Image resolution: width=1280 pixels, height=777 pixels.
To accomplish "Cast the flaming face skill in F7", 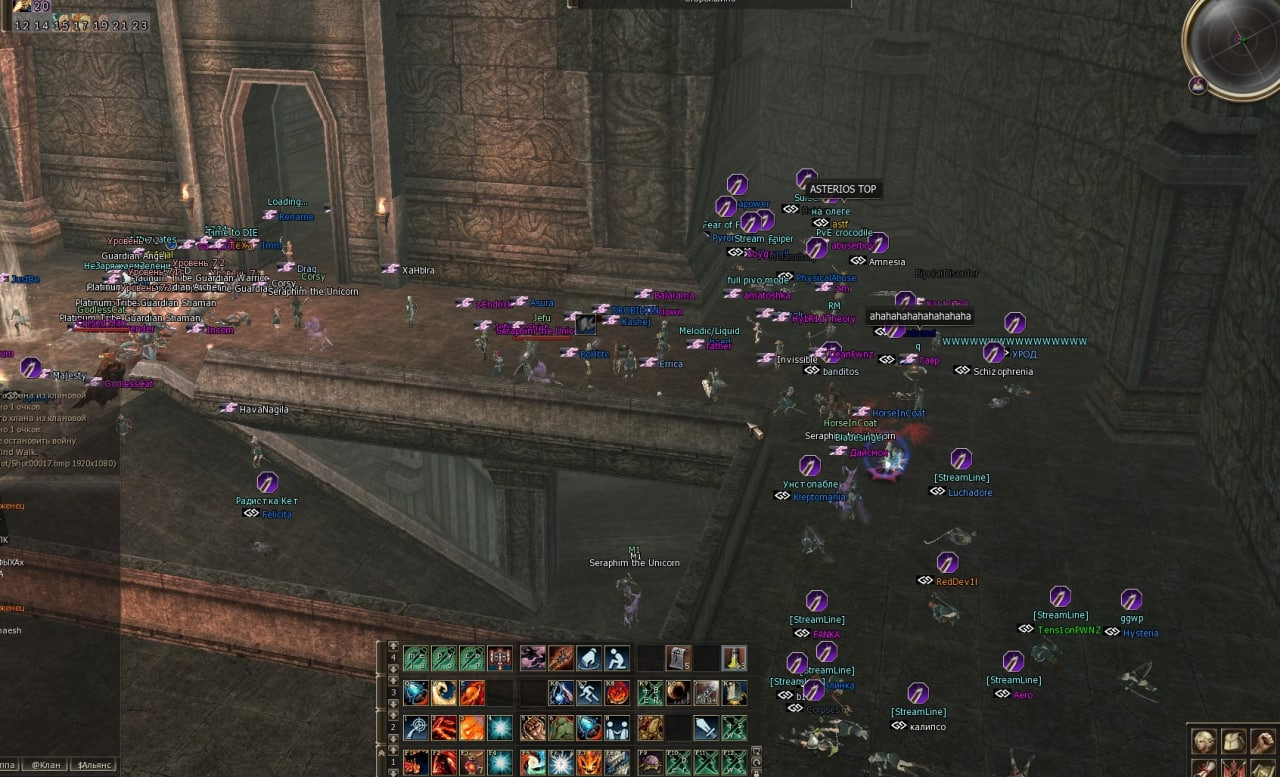I will pos(590,762).
